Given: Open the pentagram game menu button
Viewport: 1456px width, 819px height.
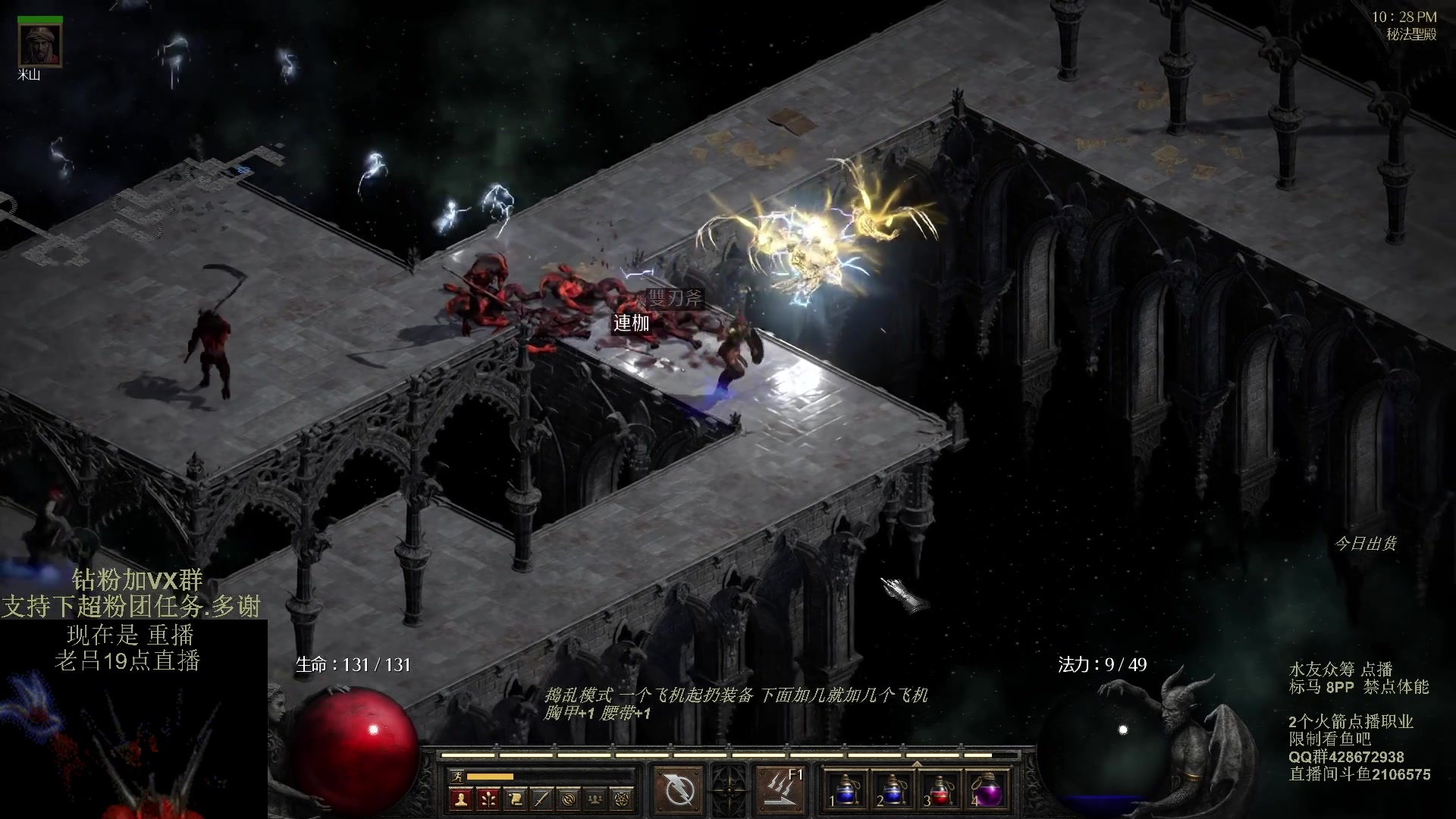Looking at the screenshot, I should pyautogui.click(x=622, y=799).
